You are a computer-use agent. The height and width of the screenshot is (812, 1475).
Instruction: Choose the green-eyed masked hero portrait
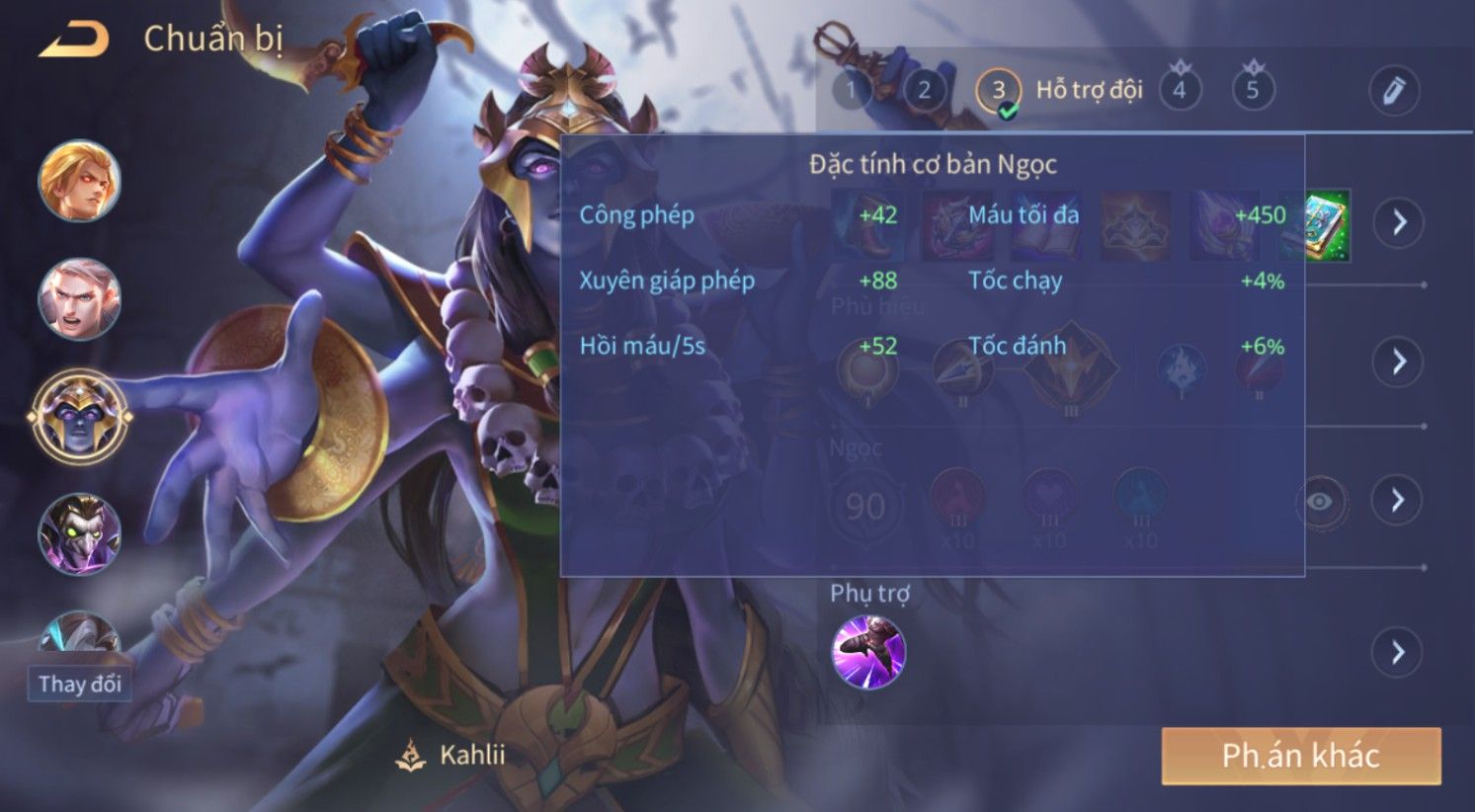(x=79, y=534)
